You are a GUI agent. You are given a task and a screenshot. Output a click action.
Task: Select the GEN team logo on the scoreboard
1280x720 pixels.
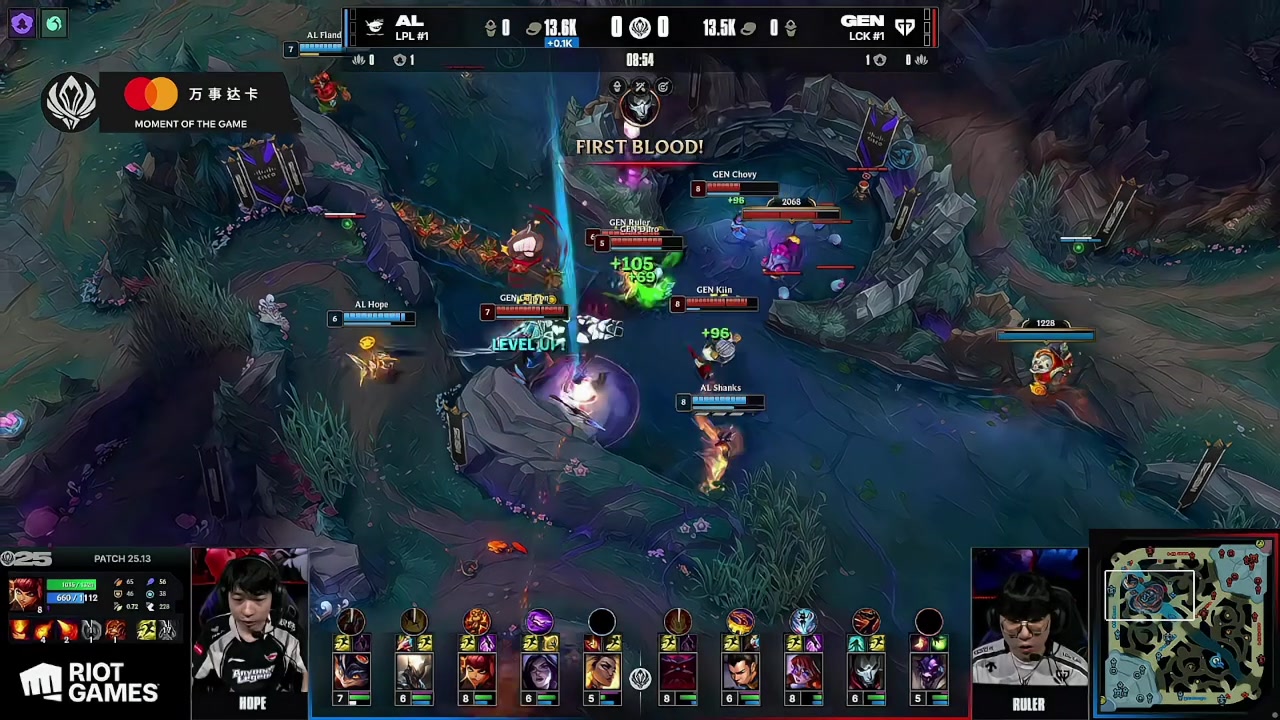pos(905,27)
